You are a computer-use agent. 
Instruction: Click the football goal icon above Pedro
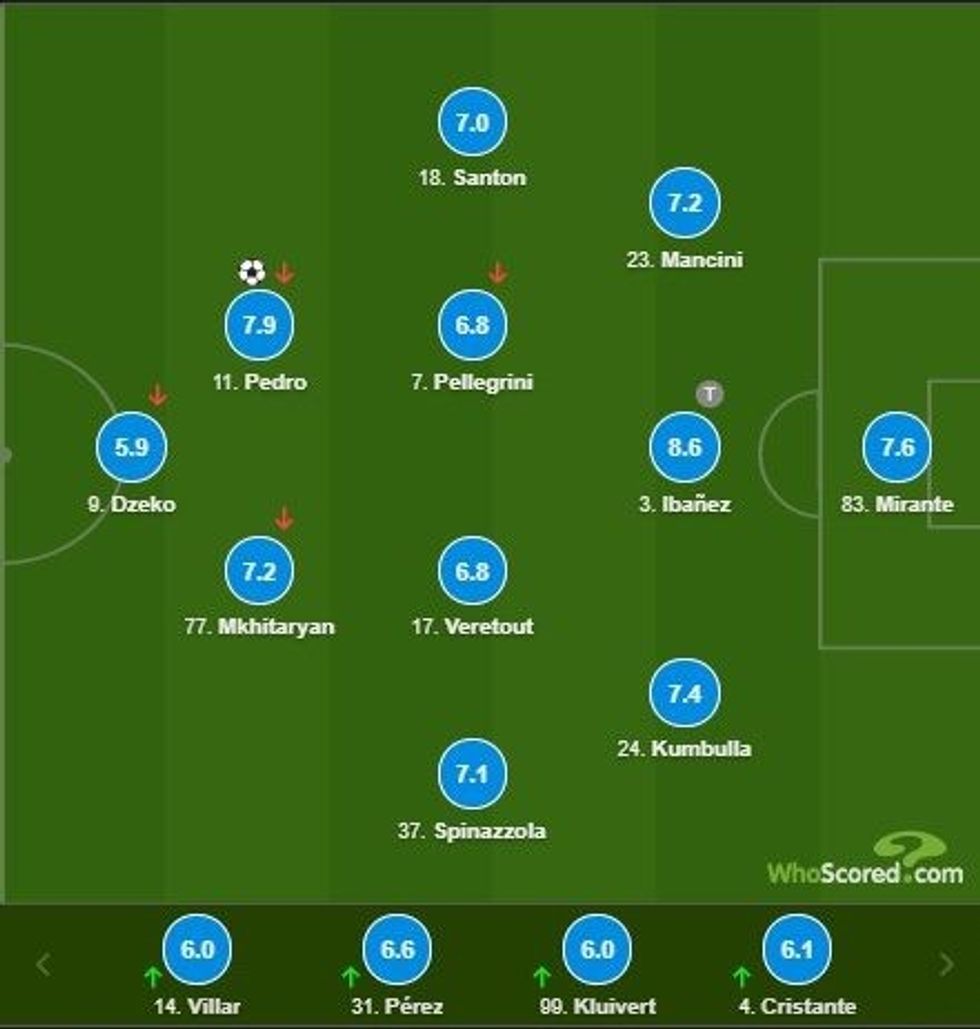point(252,272)
